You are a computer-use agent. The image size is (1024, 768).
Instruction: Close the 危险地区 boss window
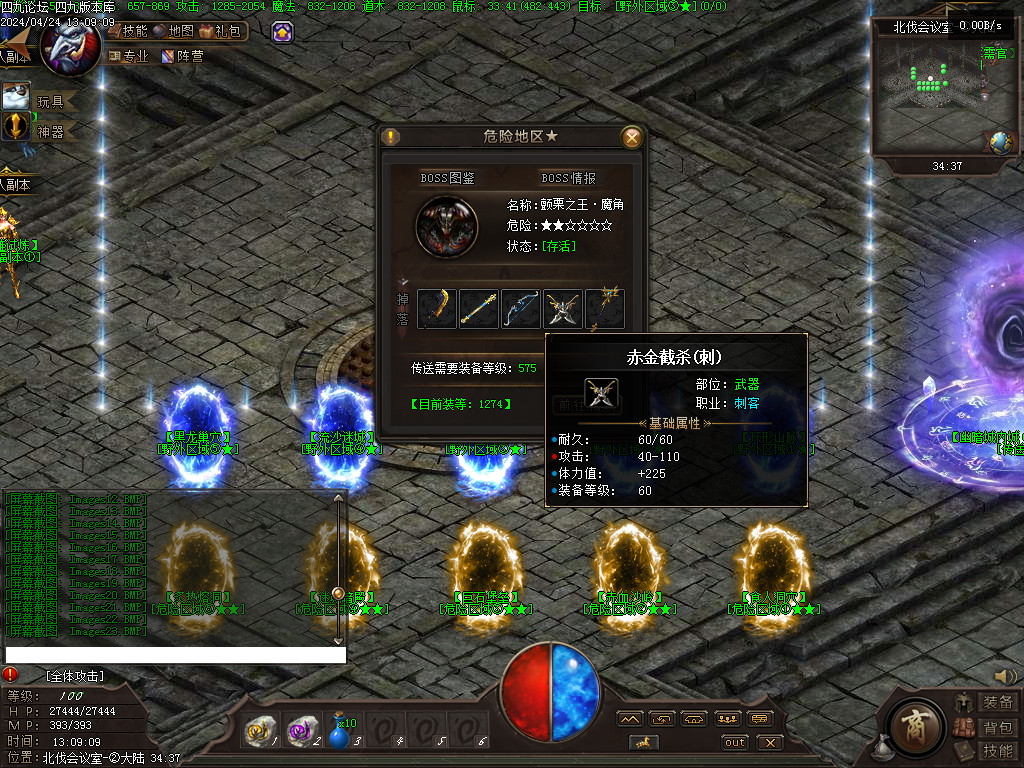(631, 138)
